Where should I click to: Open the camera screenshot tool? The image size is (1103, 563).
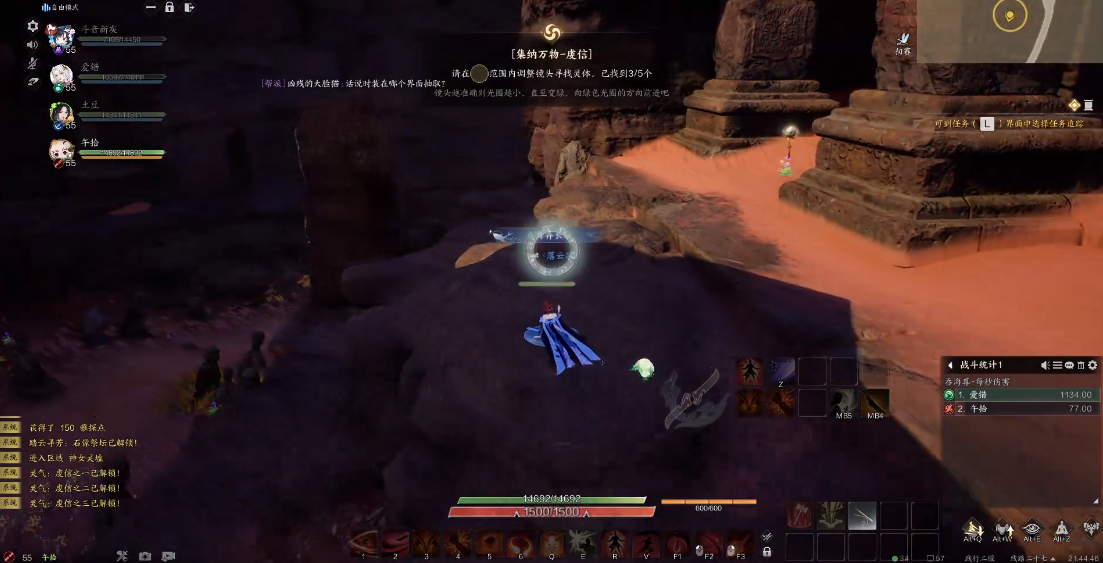(145, 556)
